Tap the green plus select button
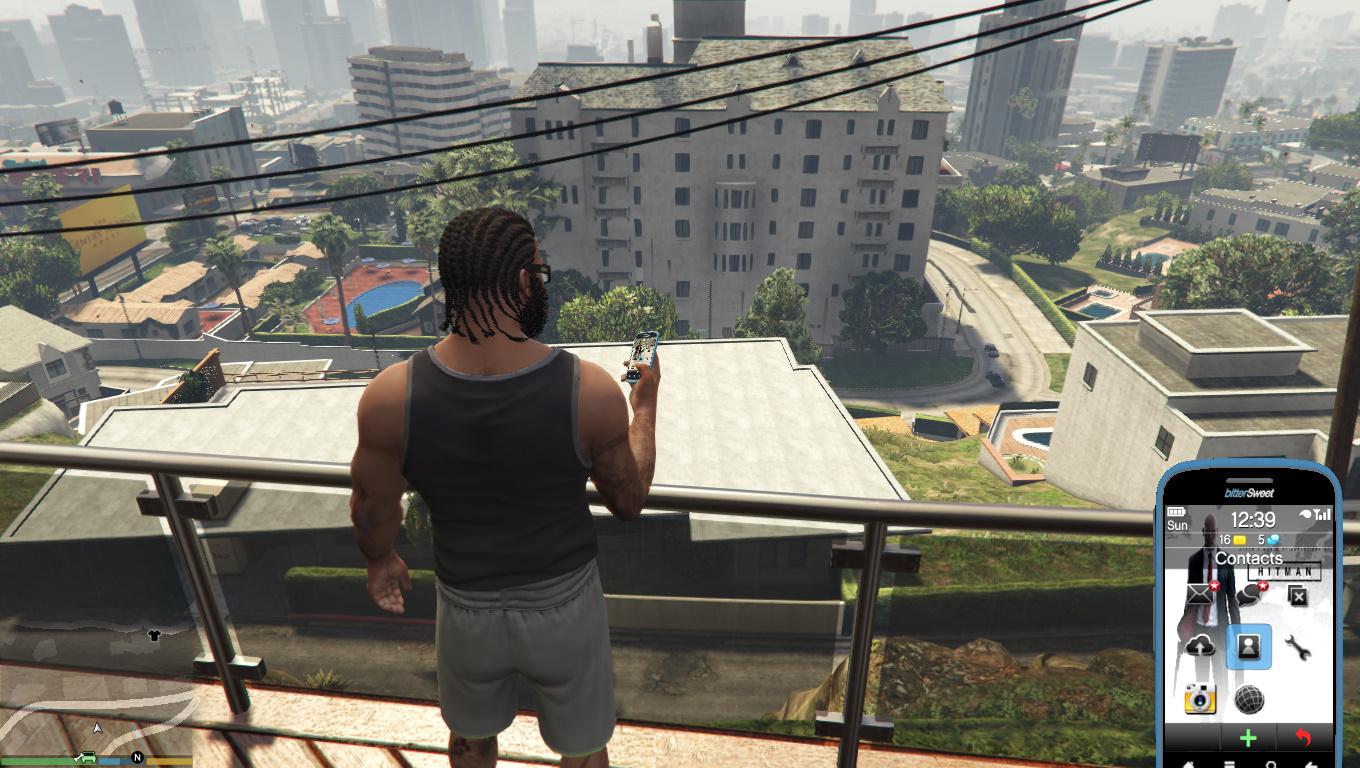 tap(1248, 739)
